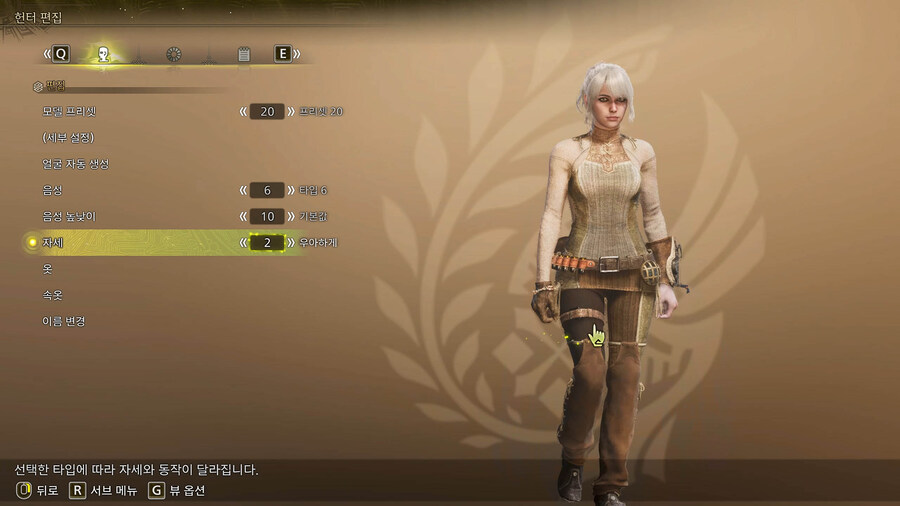Screen dimensions: 900x506
Task: Step the 자세 posture back one type
Action: coord(243,242)
